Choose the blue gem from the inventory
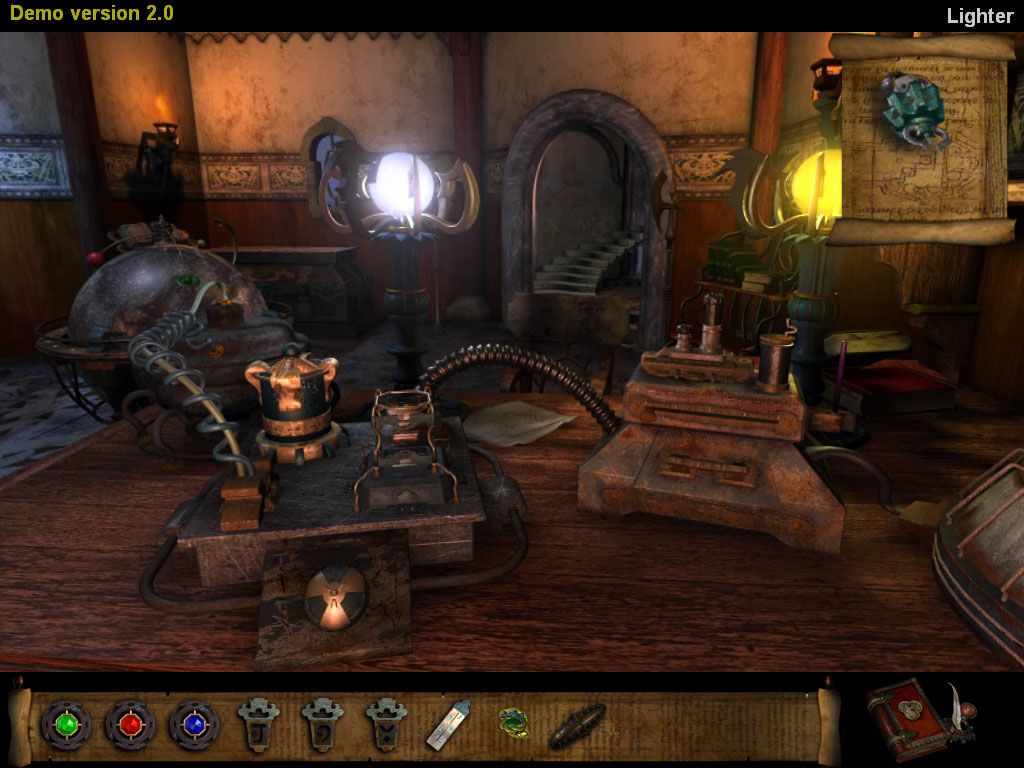Viewport: 1024px width, 768px height. click(x=194, y=724)
